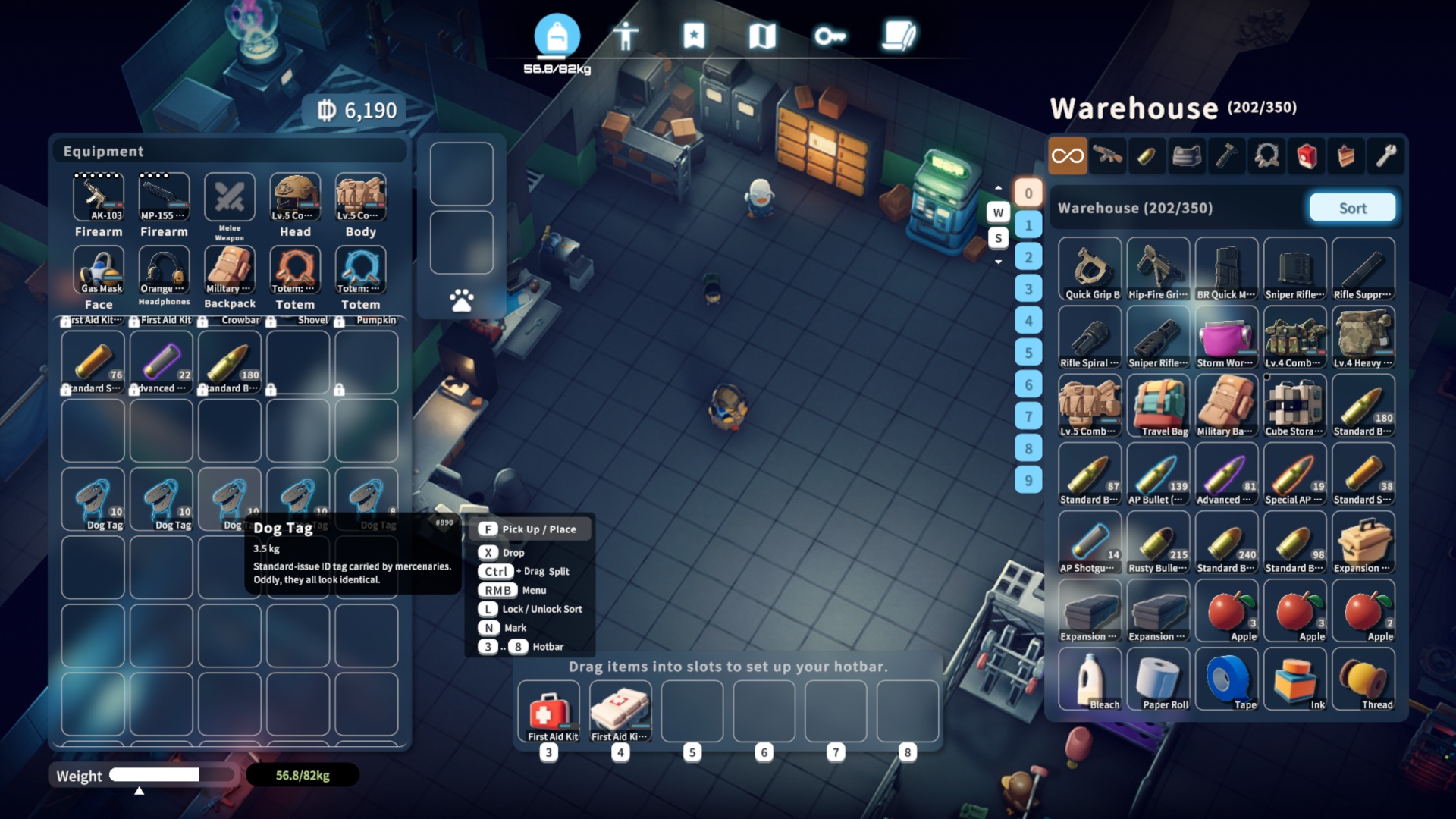The image size is (1456, 819).
Task: Select First Aid Kit in hotbar slot 3
Action: [x=549, y=711]
